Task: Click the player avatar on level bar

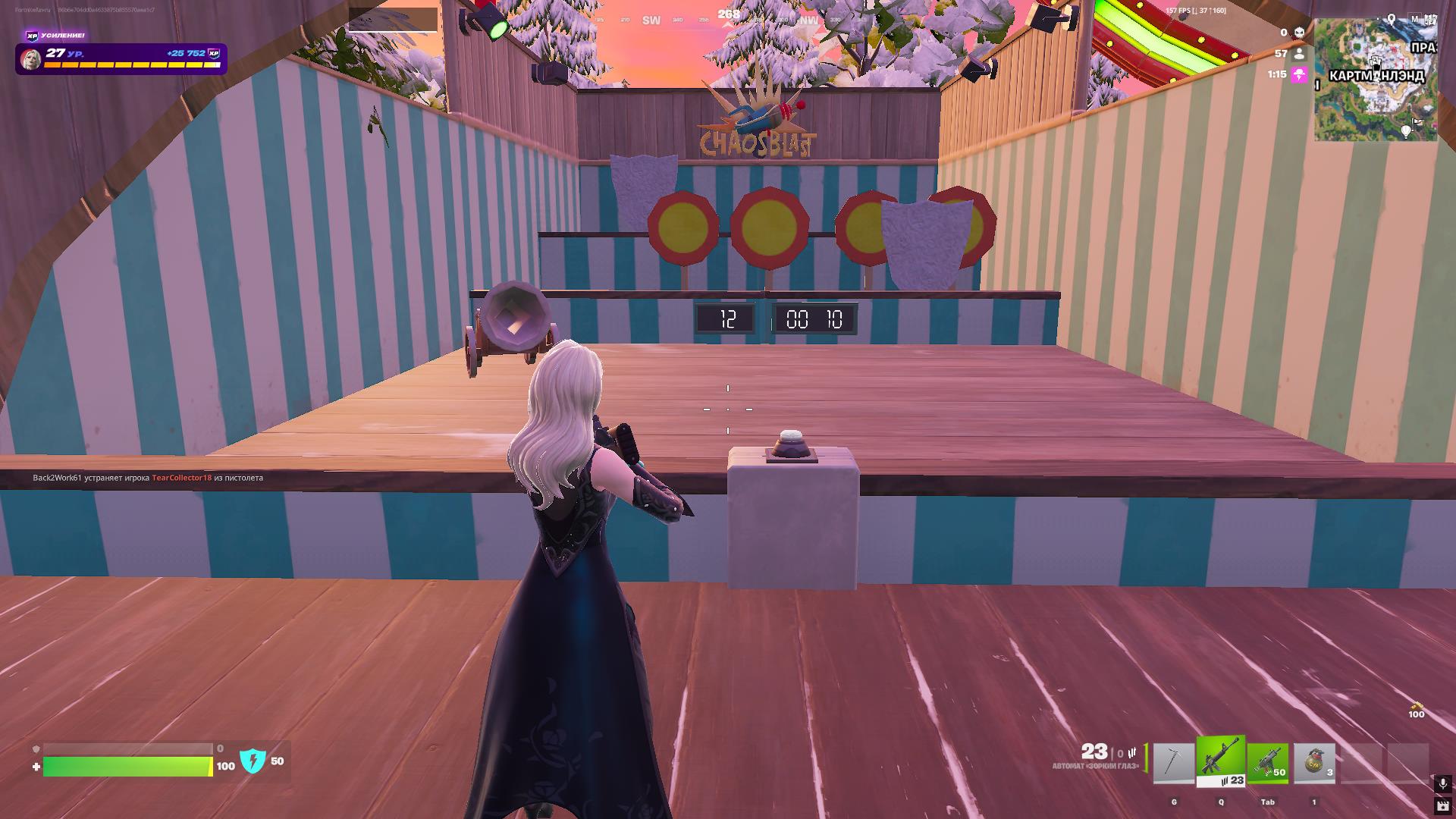Action: coord(30,58)
